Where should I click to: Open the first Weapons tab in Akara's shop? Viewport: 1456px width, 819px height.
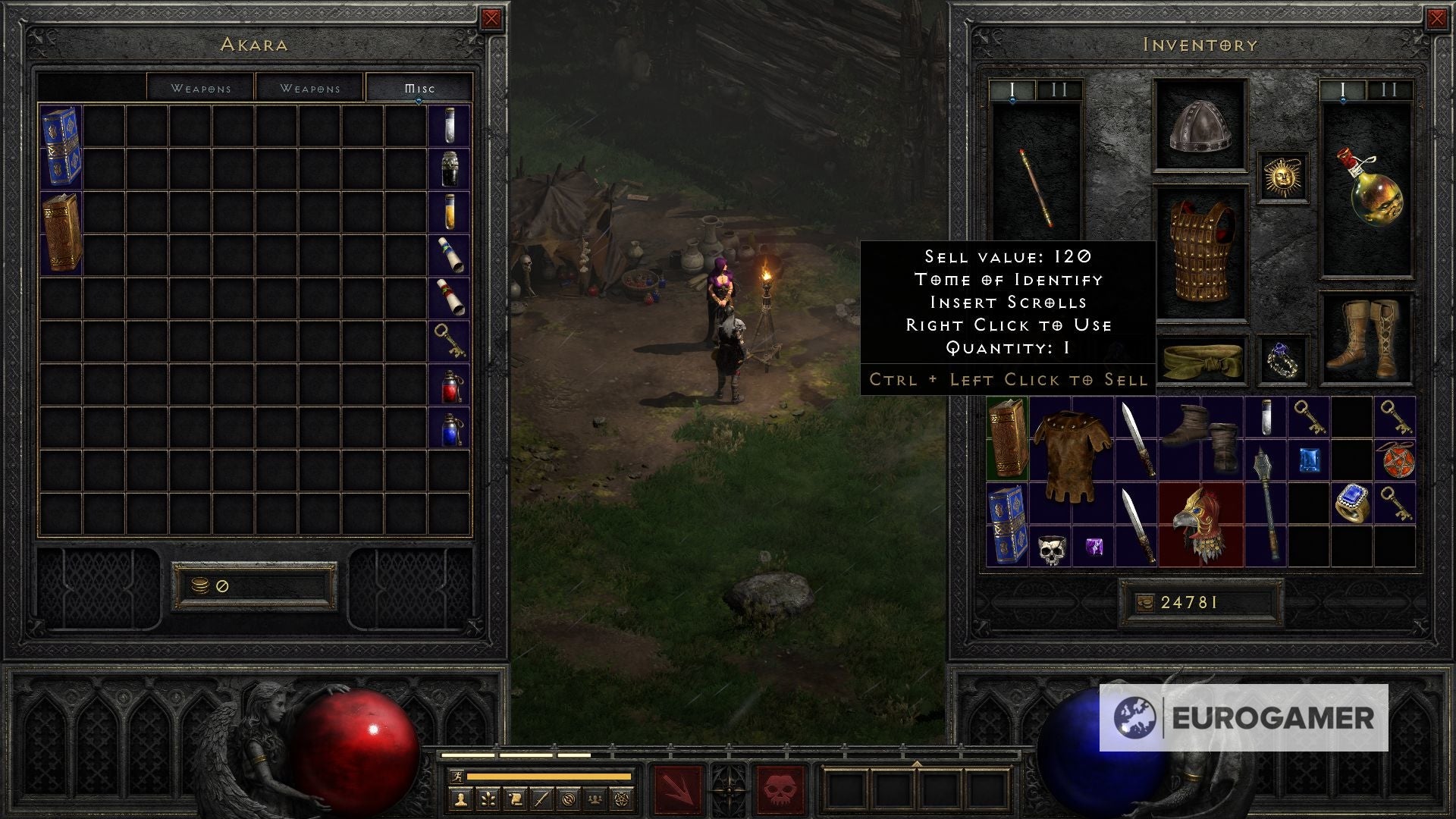click(201, 87)
